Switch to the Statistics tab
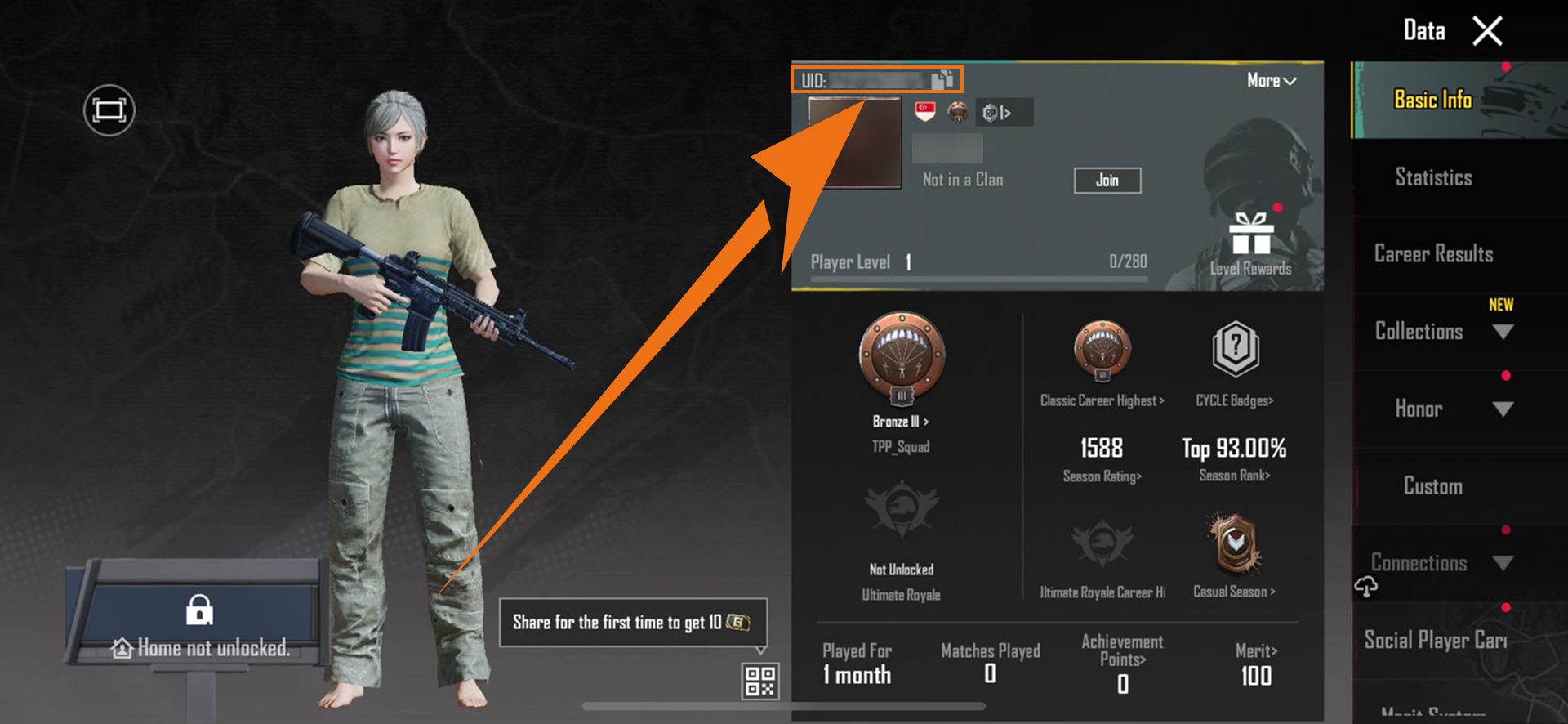Screen dimensions: 1568x724 tap(1433, 177)
